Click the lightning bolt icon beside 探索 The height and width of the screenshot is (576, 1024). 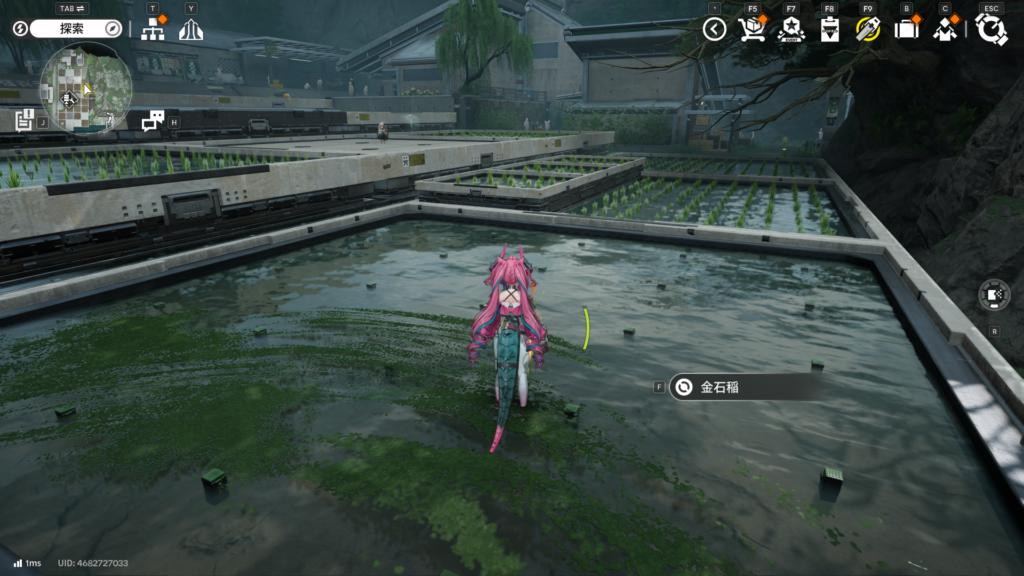[22, 28]
